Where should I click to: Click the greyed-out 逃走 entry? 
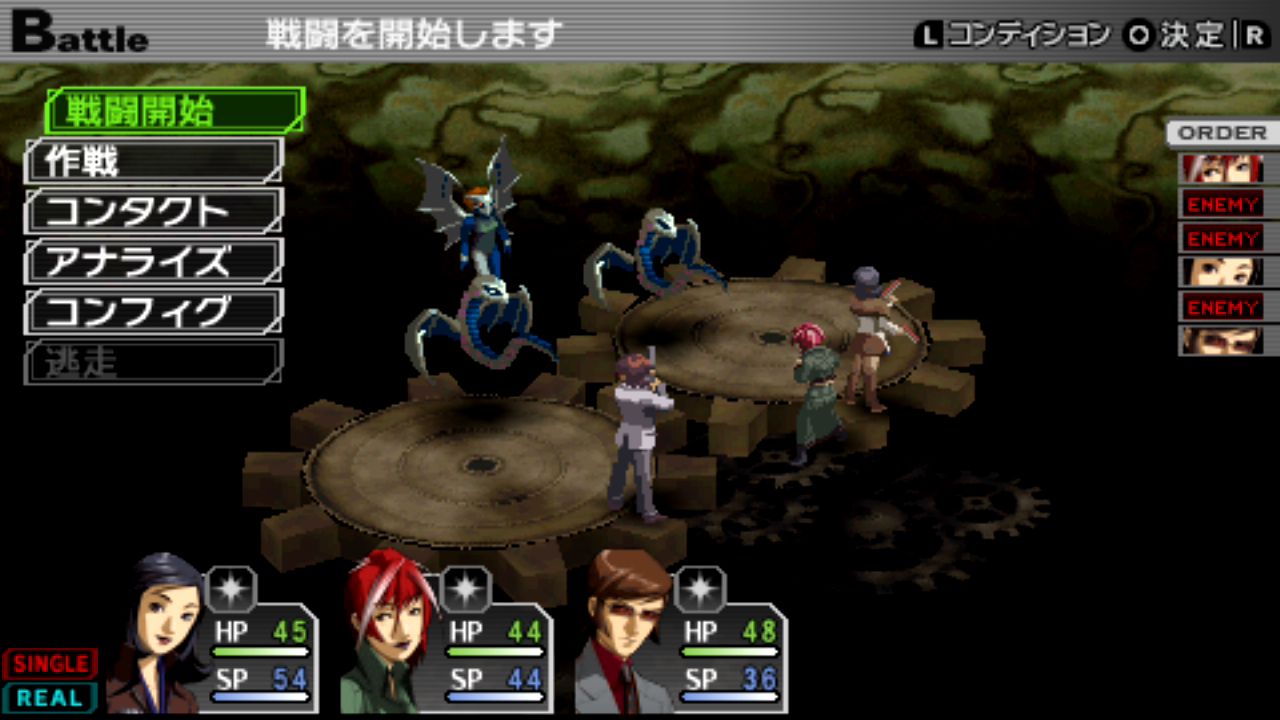[x=154, y=362]
